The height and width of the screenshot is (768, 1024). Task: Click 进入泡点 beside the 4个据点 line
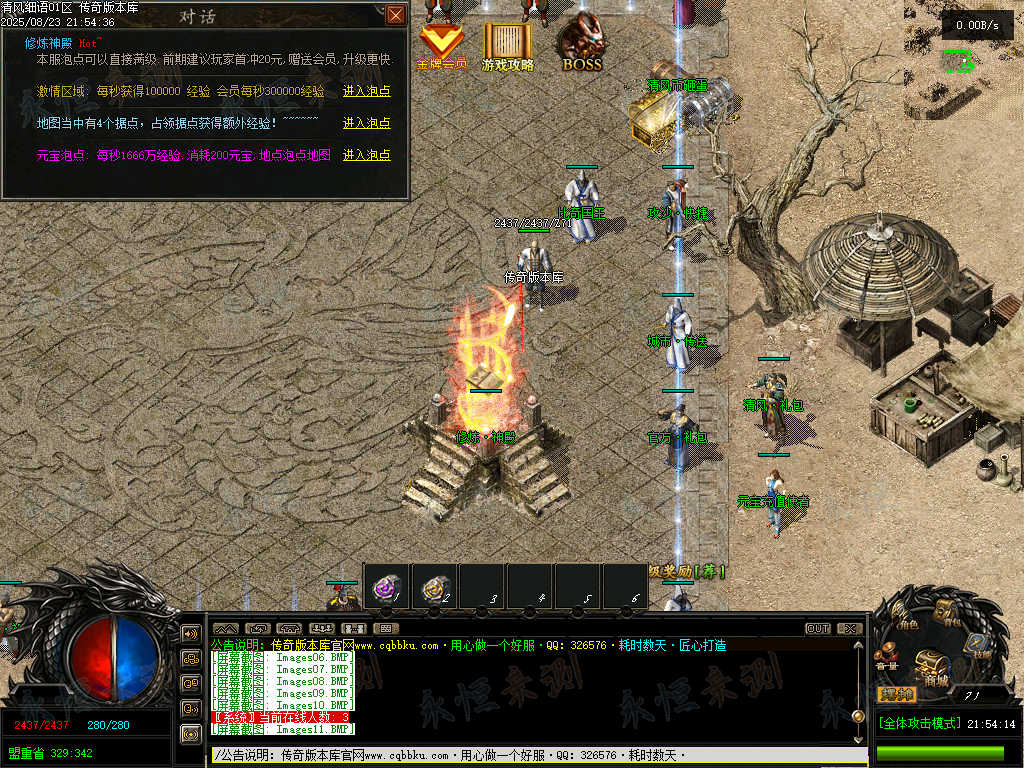pyautogui.click(x=366, y=123)
